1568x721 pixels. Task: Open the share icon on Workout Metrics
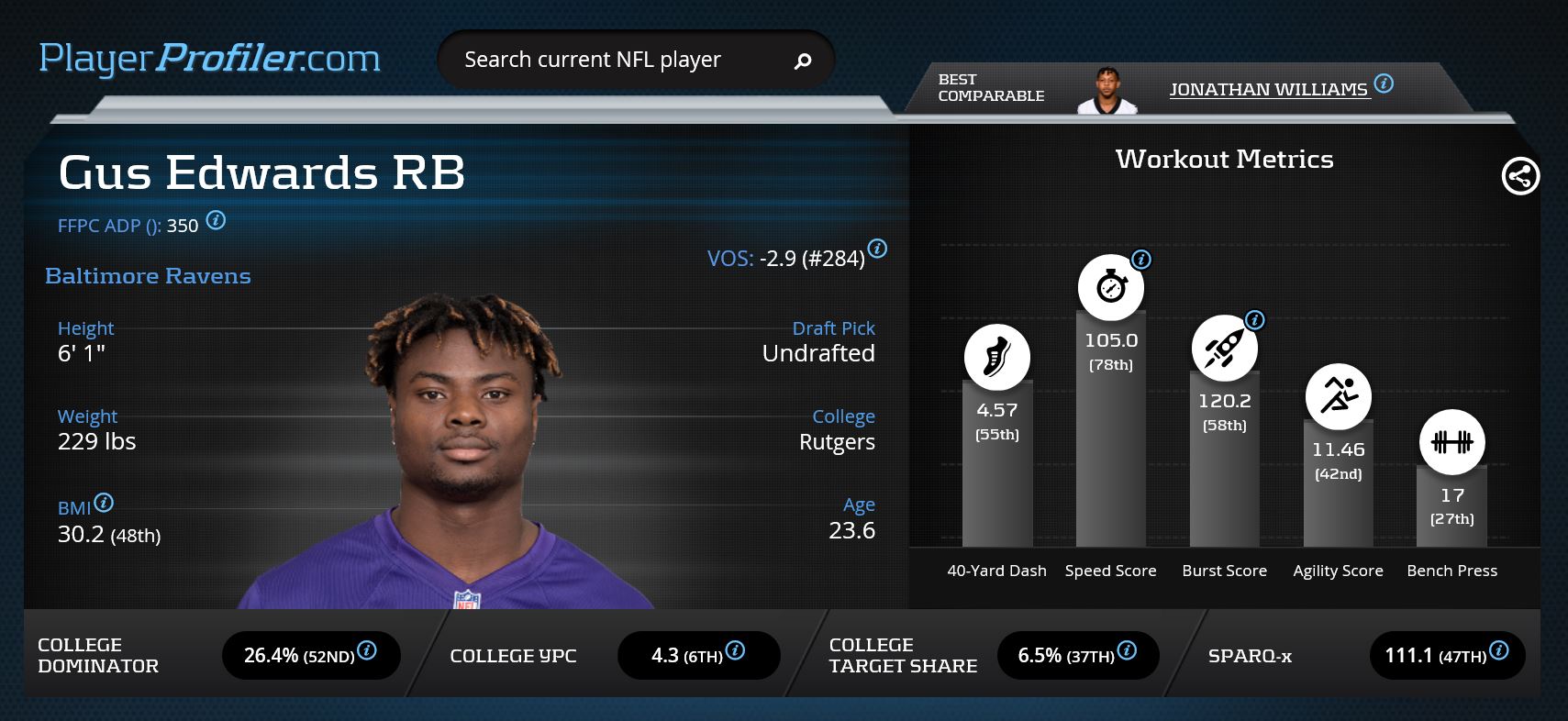tap(1519, 176)
